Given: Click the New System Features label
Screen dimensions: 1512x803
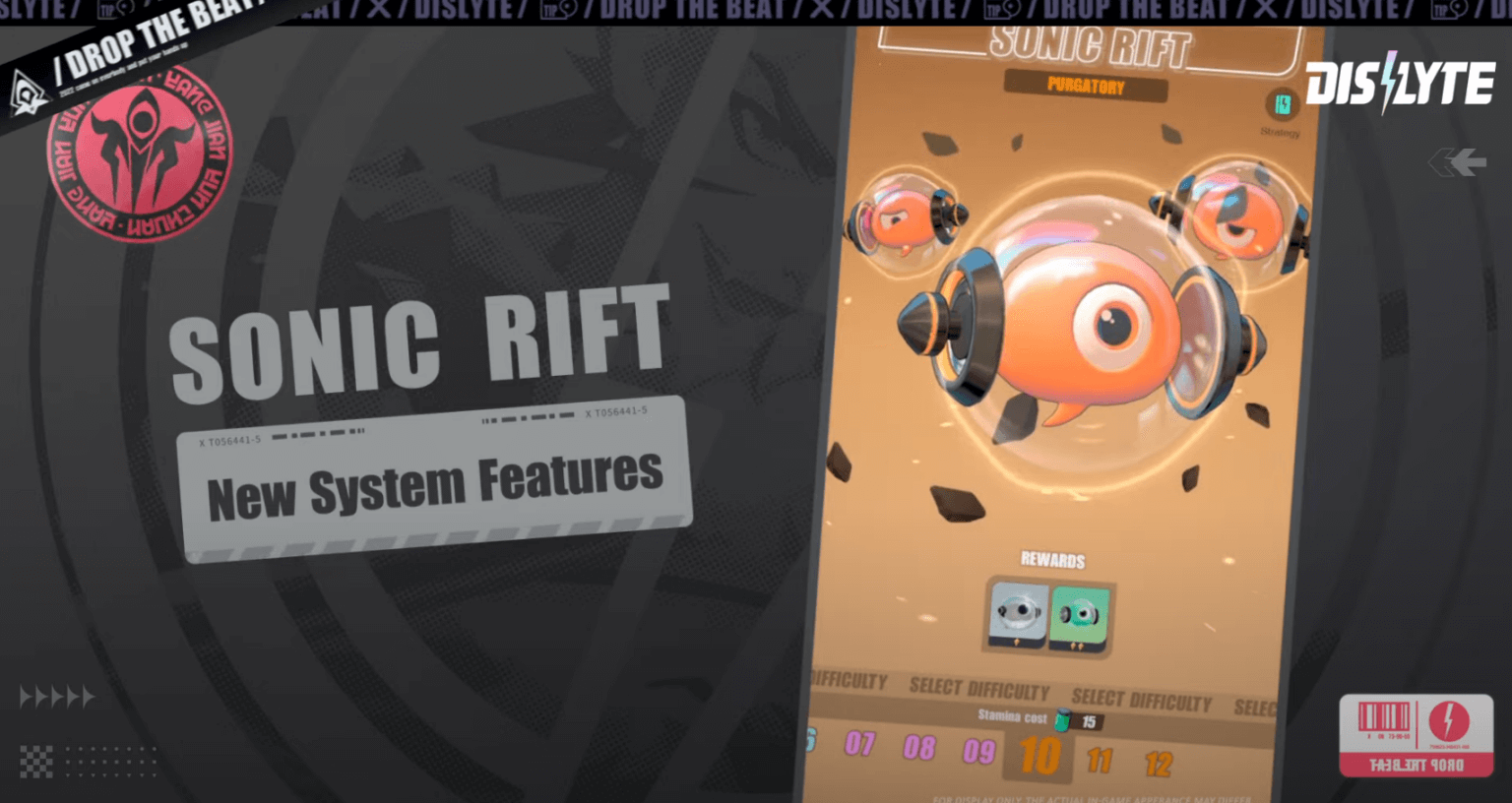Looking at the screenshot, I should 435,485.
